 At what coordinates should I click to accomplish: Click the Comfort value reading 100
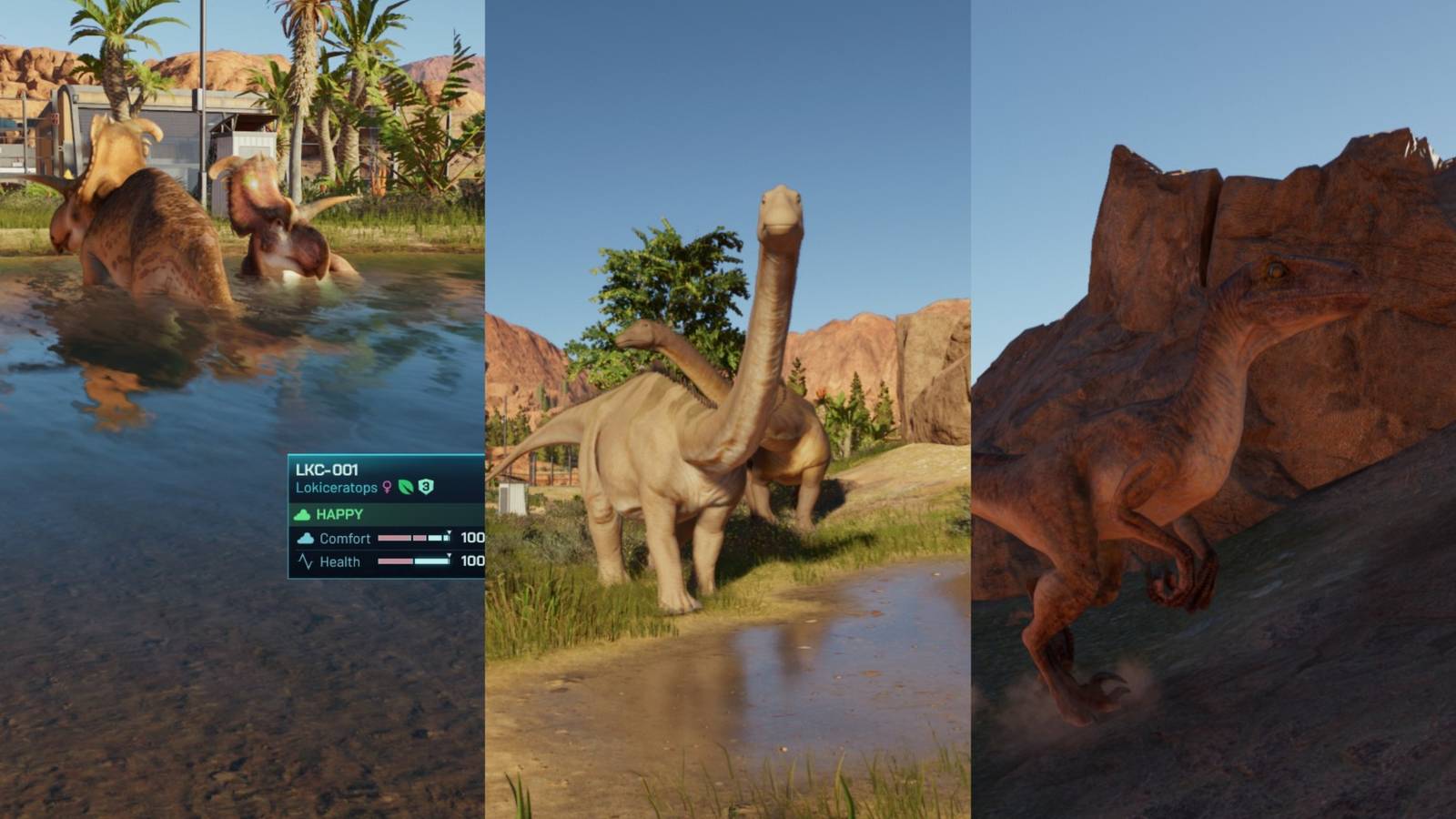471,539
